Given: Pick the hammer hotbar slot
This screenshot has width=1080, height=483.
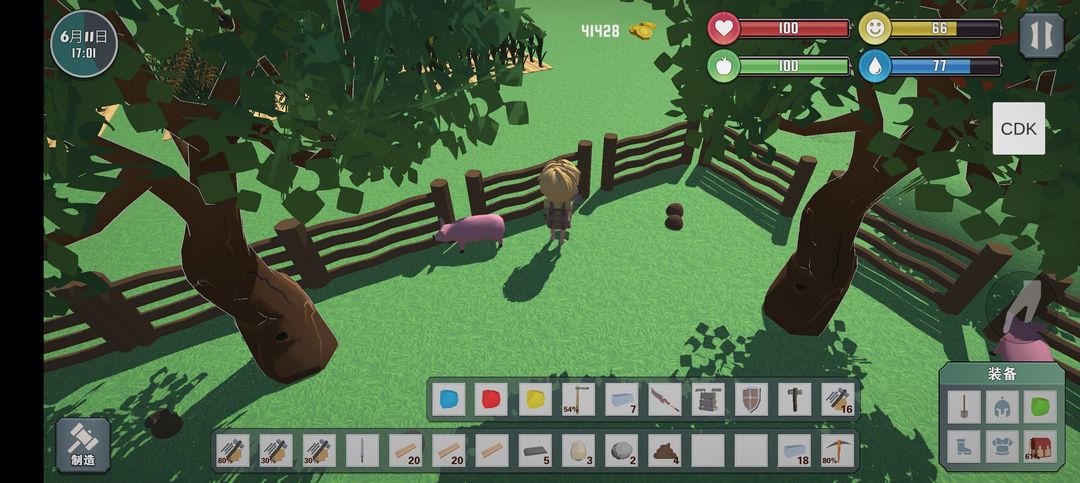Looking at the screenshot, I should pyautogui.click(x=794, y=400).
